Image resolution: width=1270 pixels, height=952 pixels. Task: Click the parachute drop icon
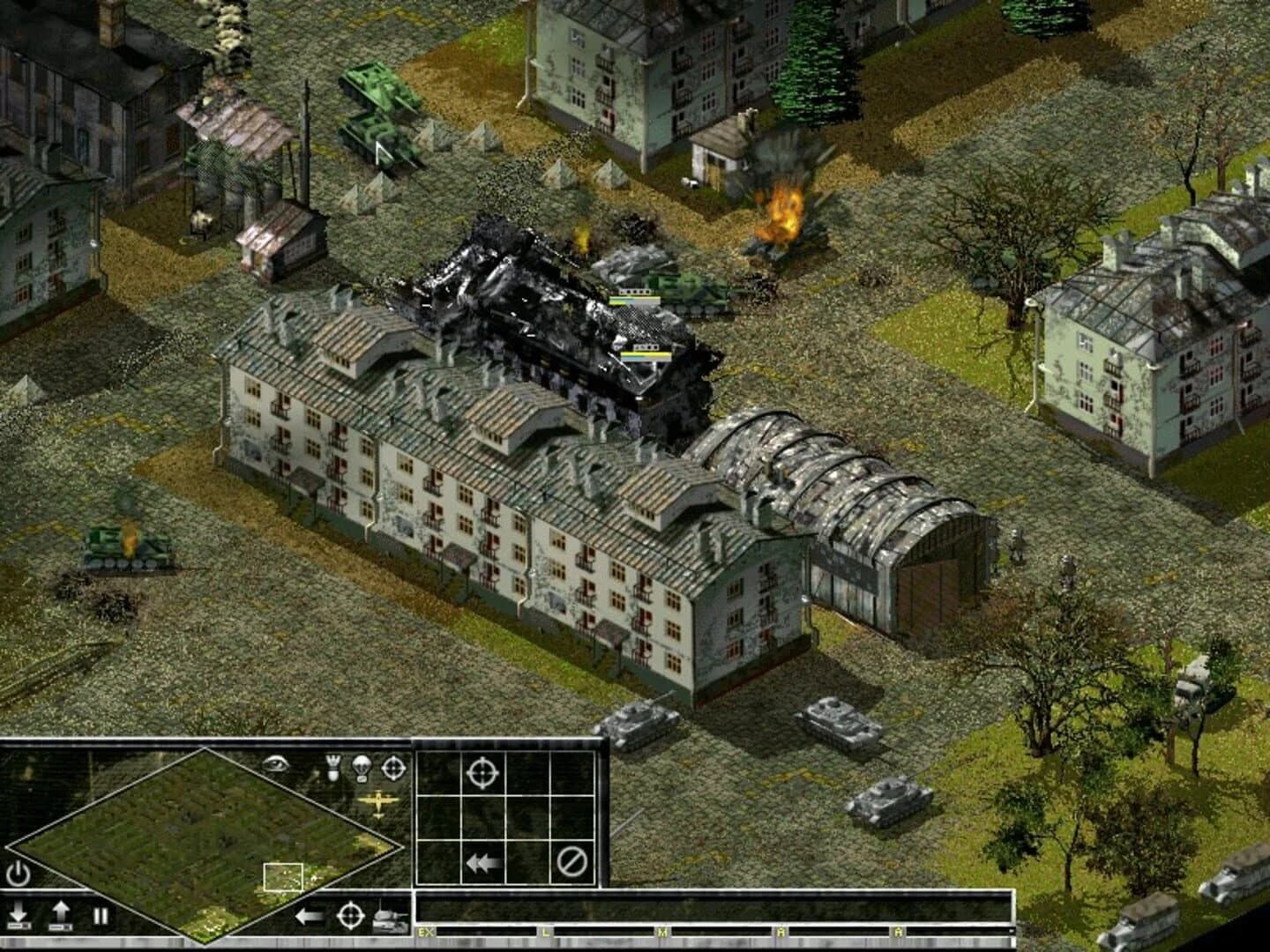coord(362,768)
